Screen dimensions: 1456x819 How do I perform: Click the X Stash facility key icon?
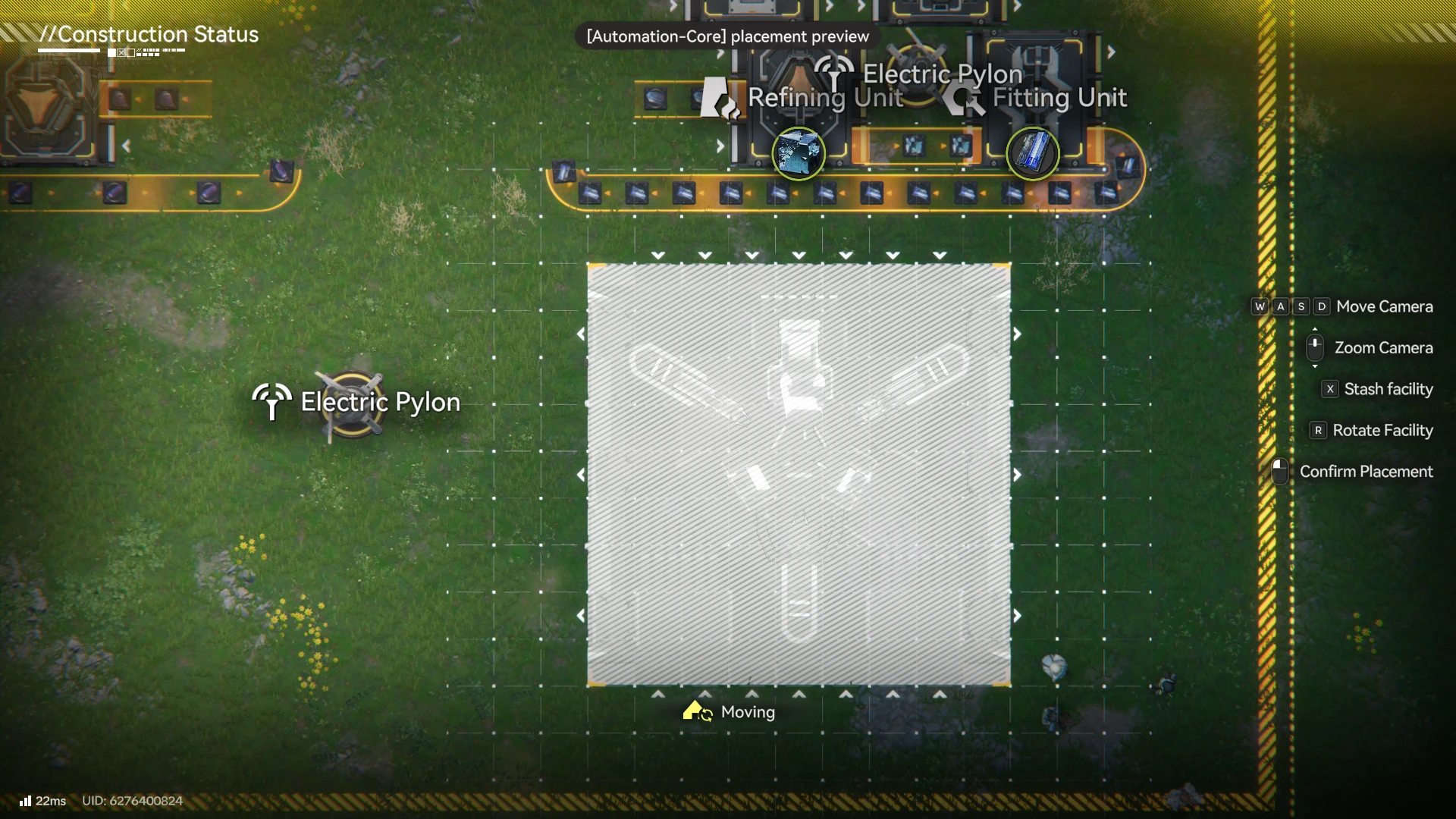(1331, 389)
